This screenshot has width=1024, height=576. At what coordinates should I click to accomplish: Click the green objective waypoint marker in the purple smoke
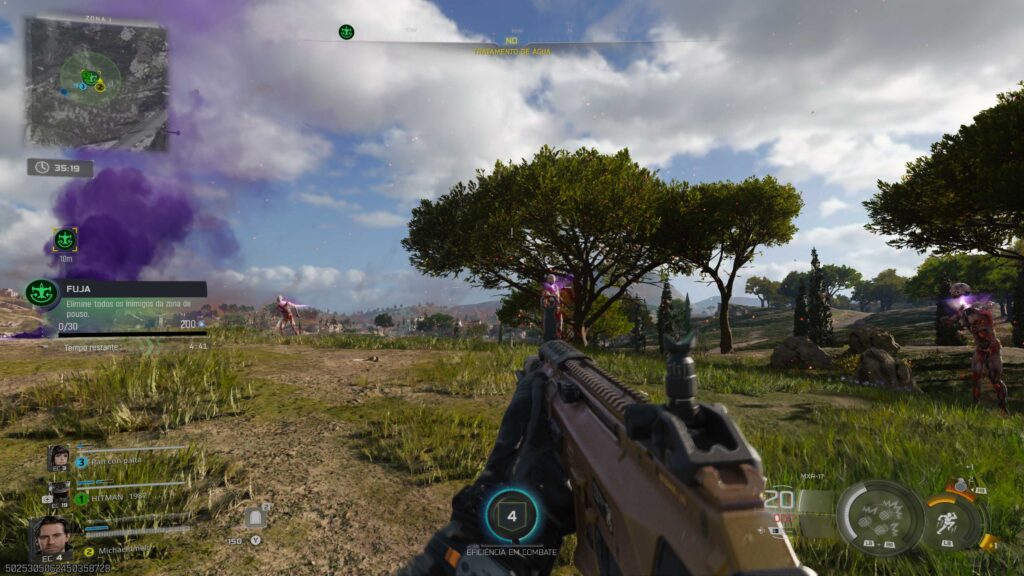(65, 239)
